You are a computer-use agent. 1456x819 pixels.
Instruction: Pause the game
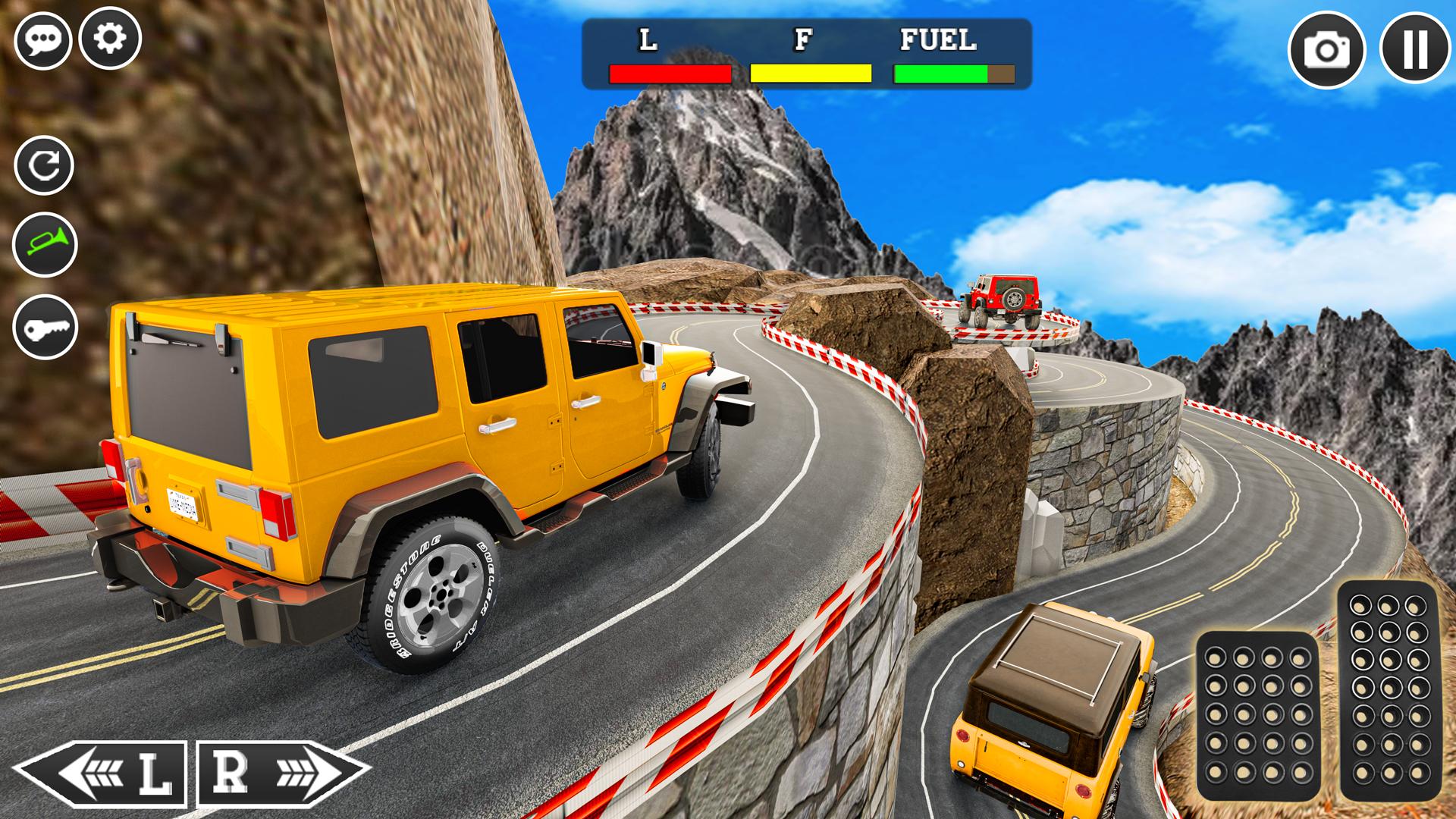[1416, 50]
